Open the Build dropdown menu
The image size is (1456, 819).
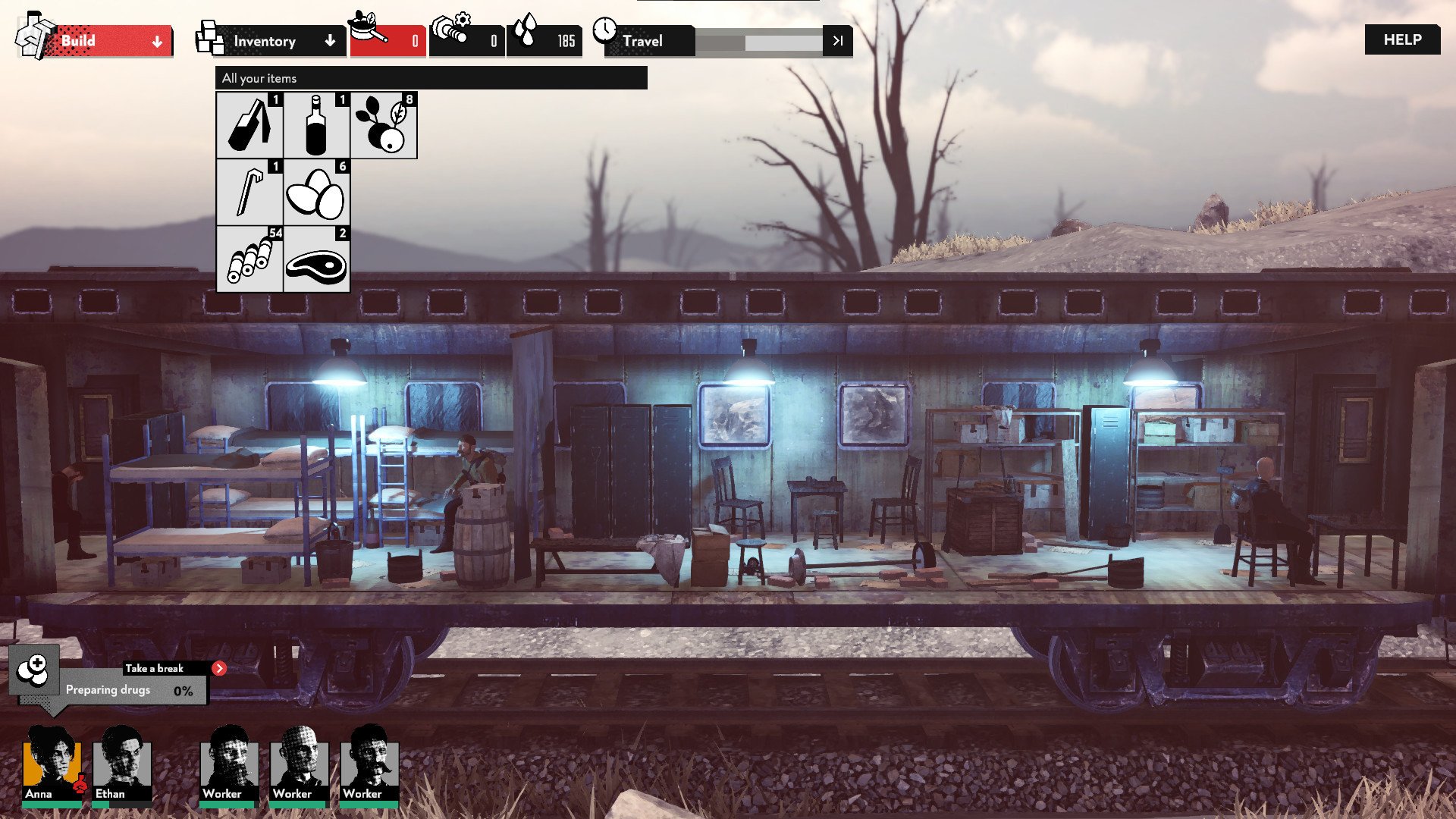[106, 41]
